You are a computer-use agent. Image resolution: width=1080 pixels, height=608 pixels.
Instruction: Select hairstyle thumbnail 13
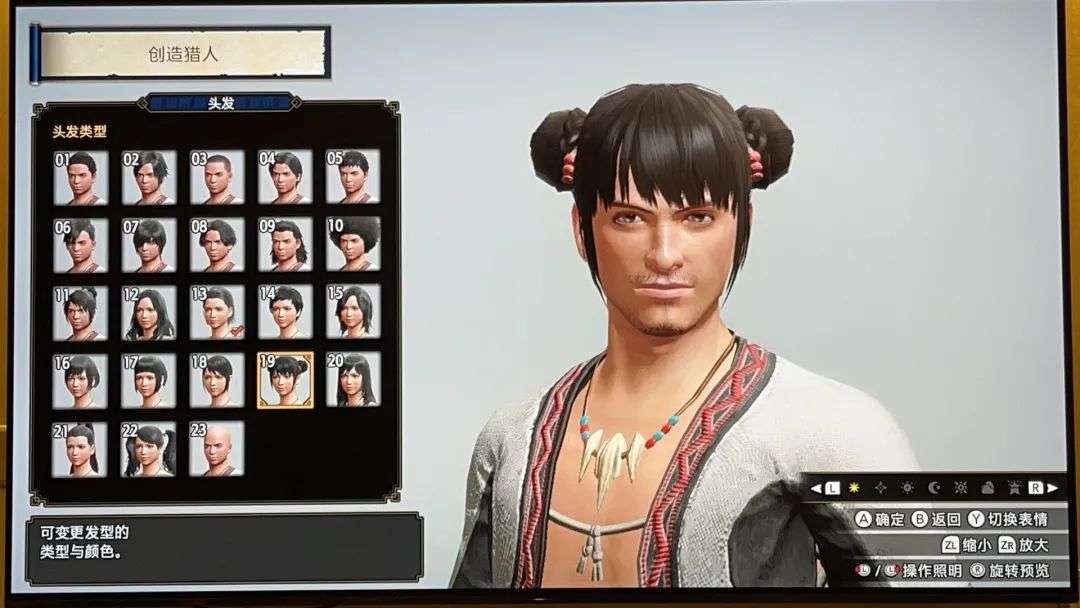tap(217, 313)
